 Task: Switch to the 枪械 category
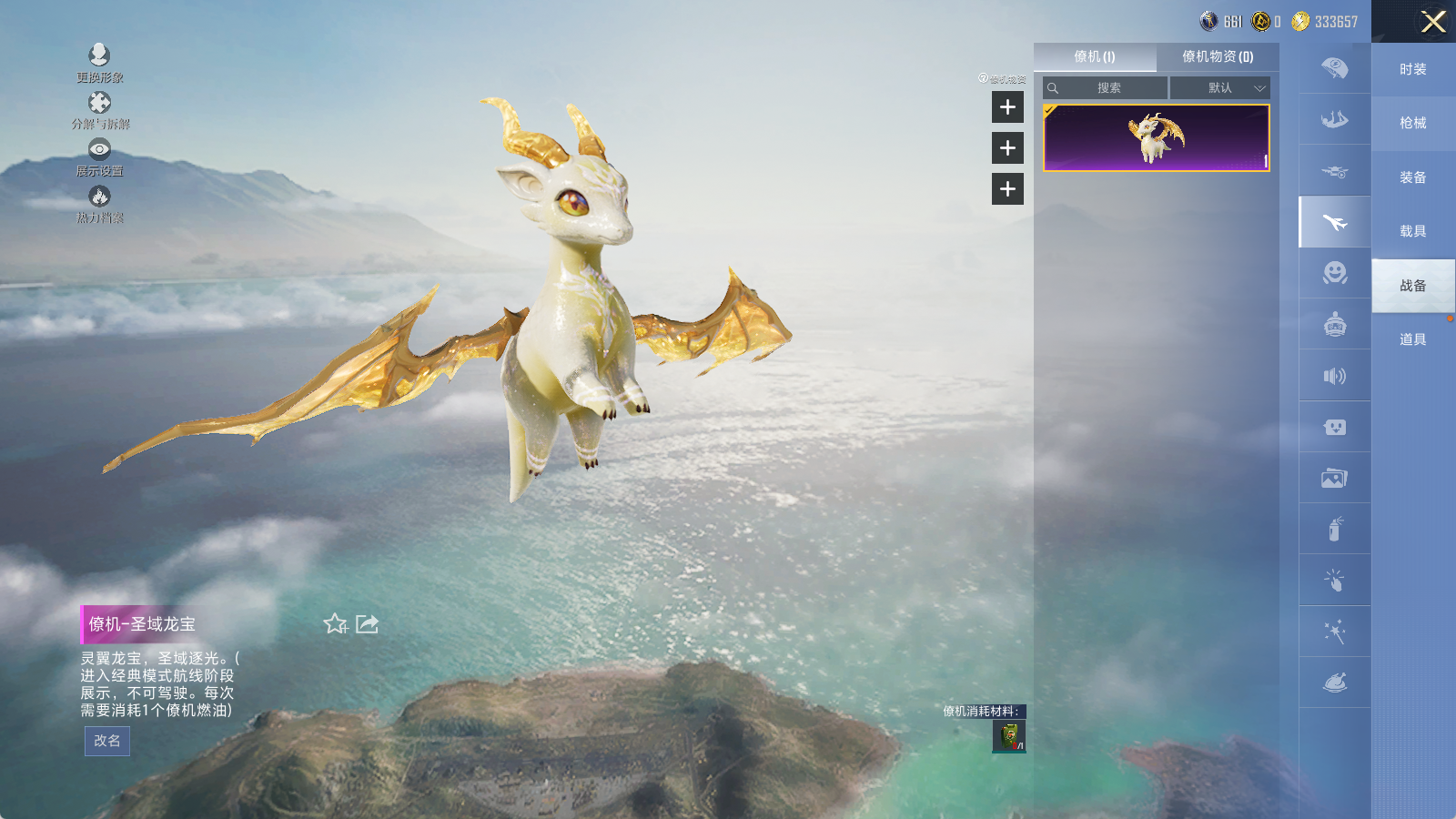(x=1412, y=123)
